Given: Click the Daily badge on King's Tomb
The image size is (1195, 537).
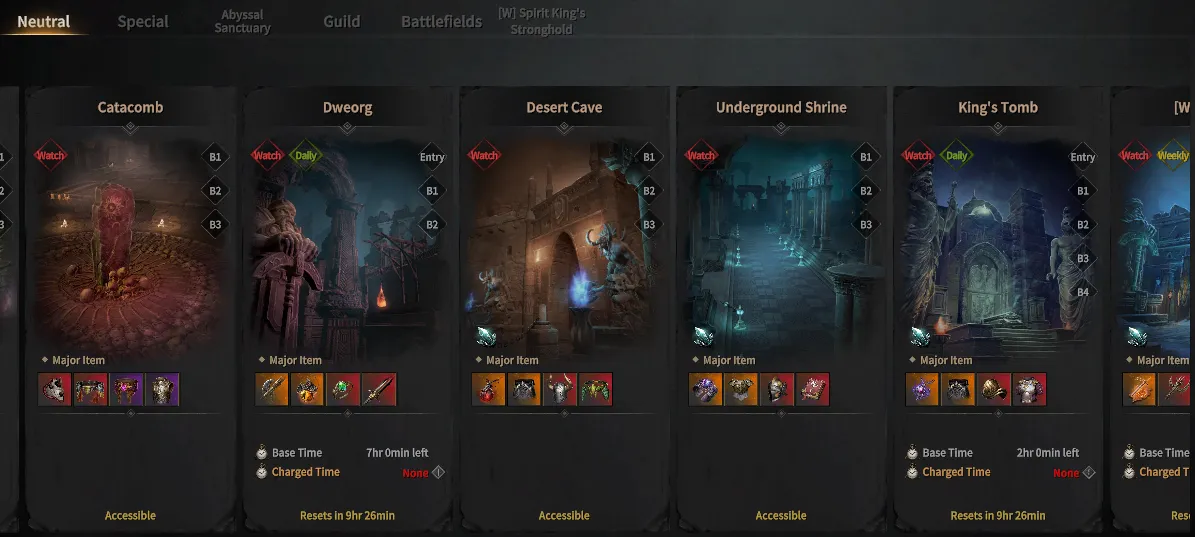Looking at the screenshot, I should [957, 156].
